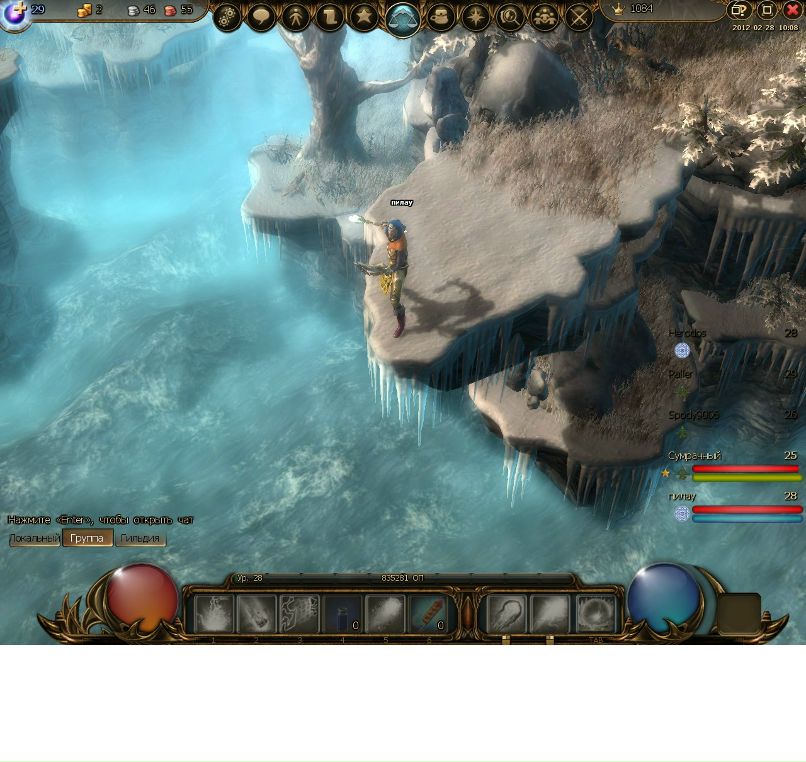This screenshot has height=762, width=806.
Task: Open the scroll quest log icon
Action: coord(330,17)
